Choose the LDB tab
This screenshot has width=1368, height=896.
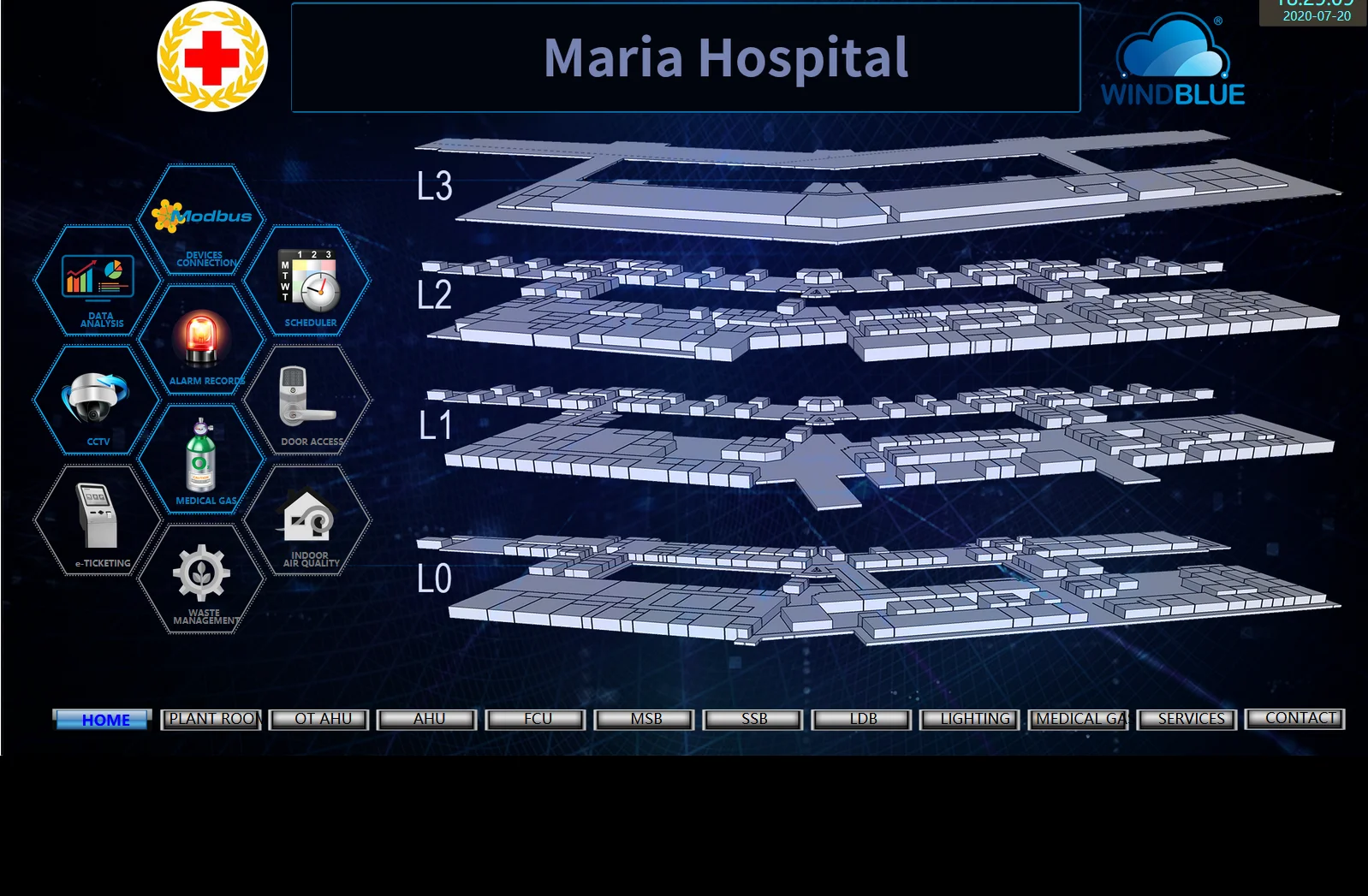click(x=862, y=720)
